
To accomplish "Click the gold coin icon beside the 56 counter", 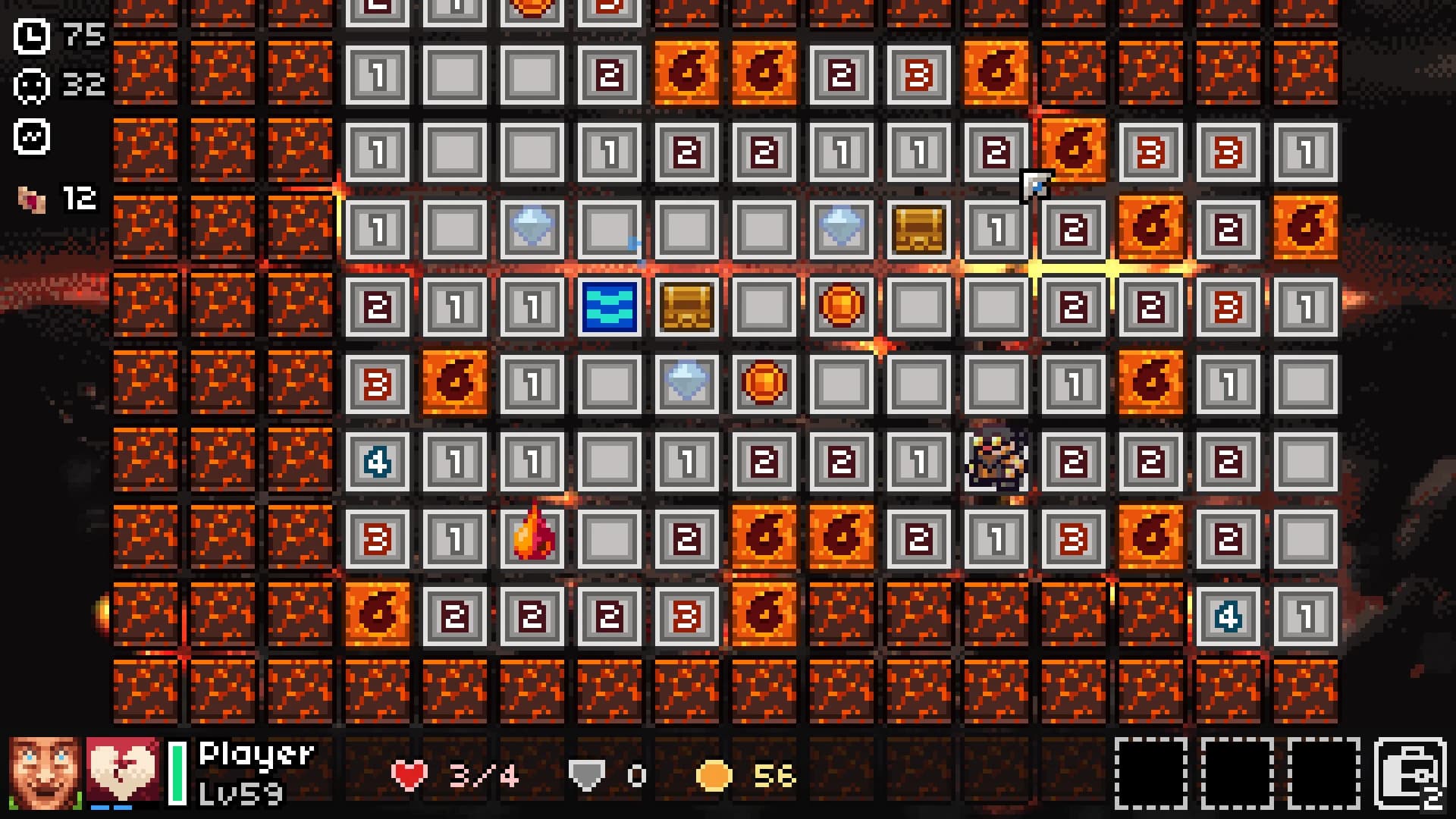I will pyautogui.click(x=714, y=775).
